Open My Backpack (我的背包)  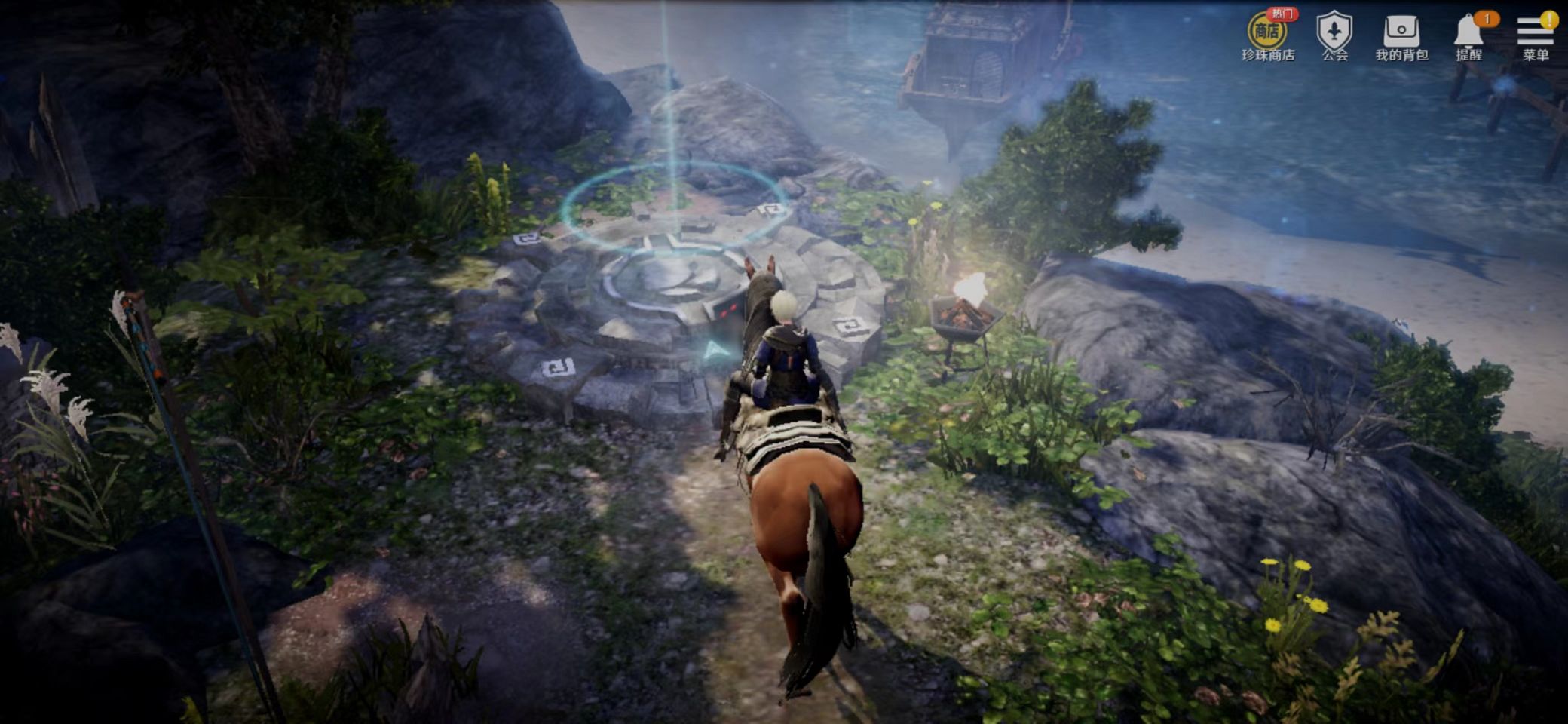[x=1401, y=35]
